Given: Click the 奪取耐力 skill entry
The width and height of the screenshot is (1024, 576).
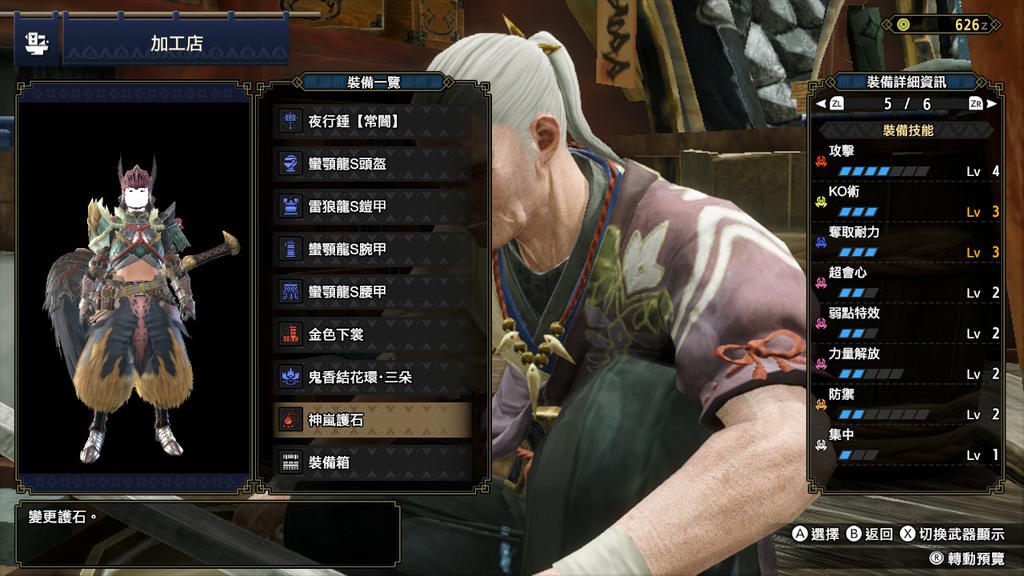Looking at the screenshot, I should click(907, 243).
